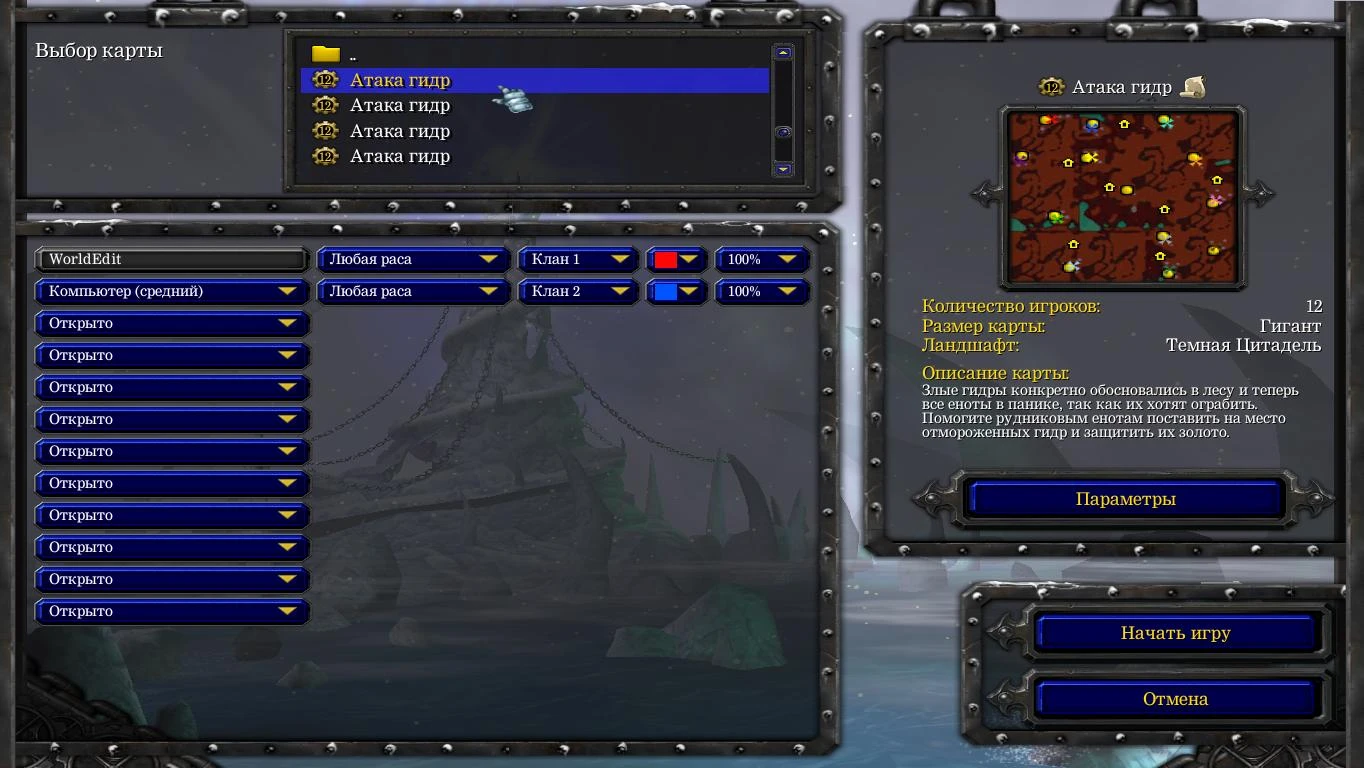Click the 12-player icon on the second map entry
Viewport: 1364px width, 768px height.
(325, 105)
